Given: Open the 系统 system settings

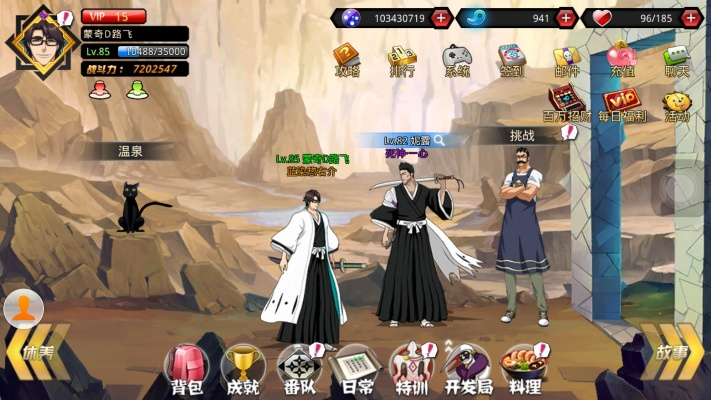Looking at the screenshot, I should click(x=457, y=59).
